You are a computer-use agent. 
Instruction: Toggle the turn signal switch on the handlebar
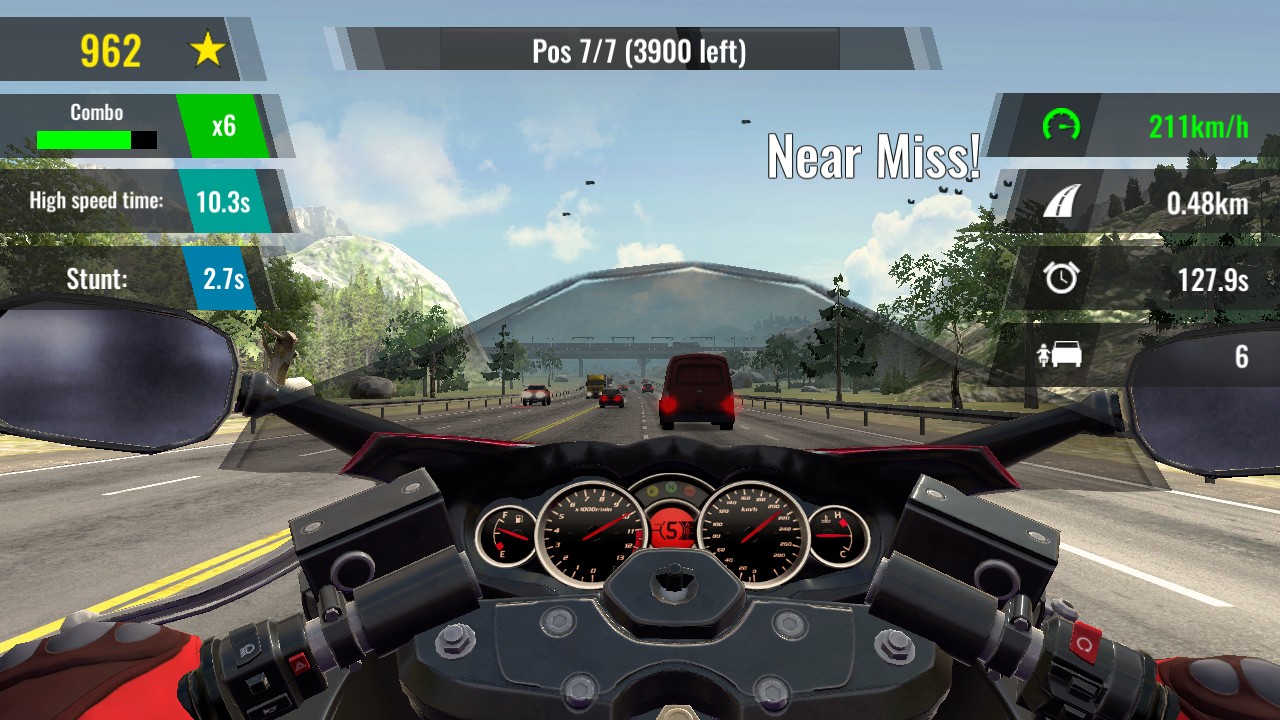[258, 683]
